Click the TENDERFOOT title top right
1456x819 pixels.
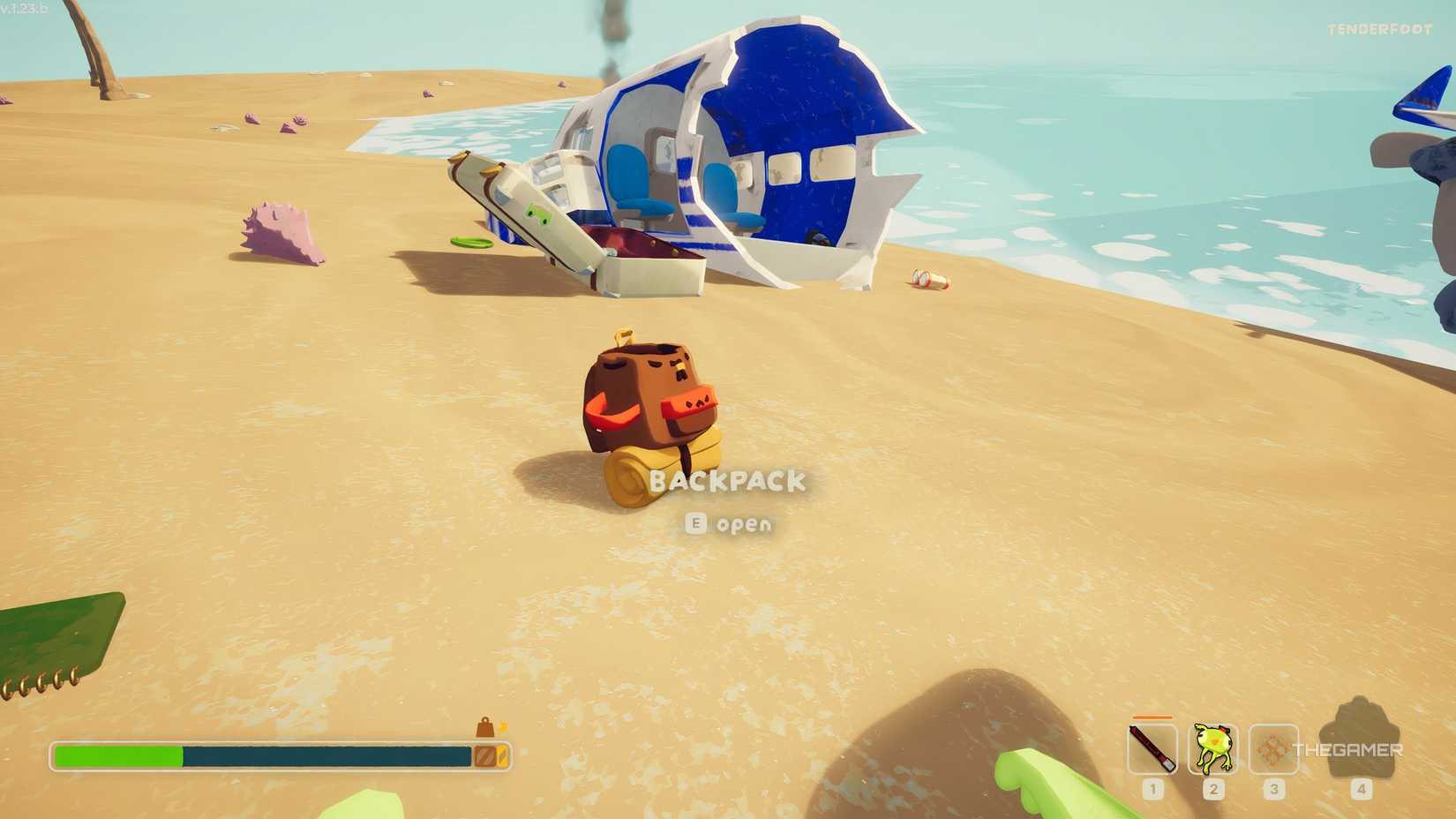pos(1379,27)
